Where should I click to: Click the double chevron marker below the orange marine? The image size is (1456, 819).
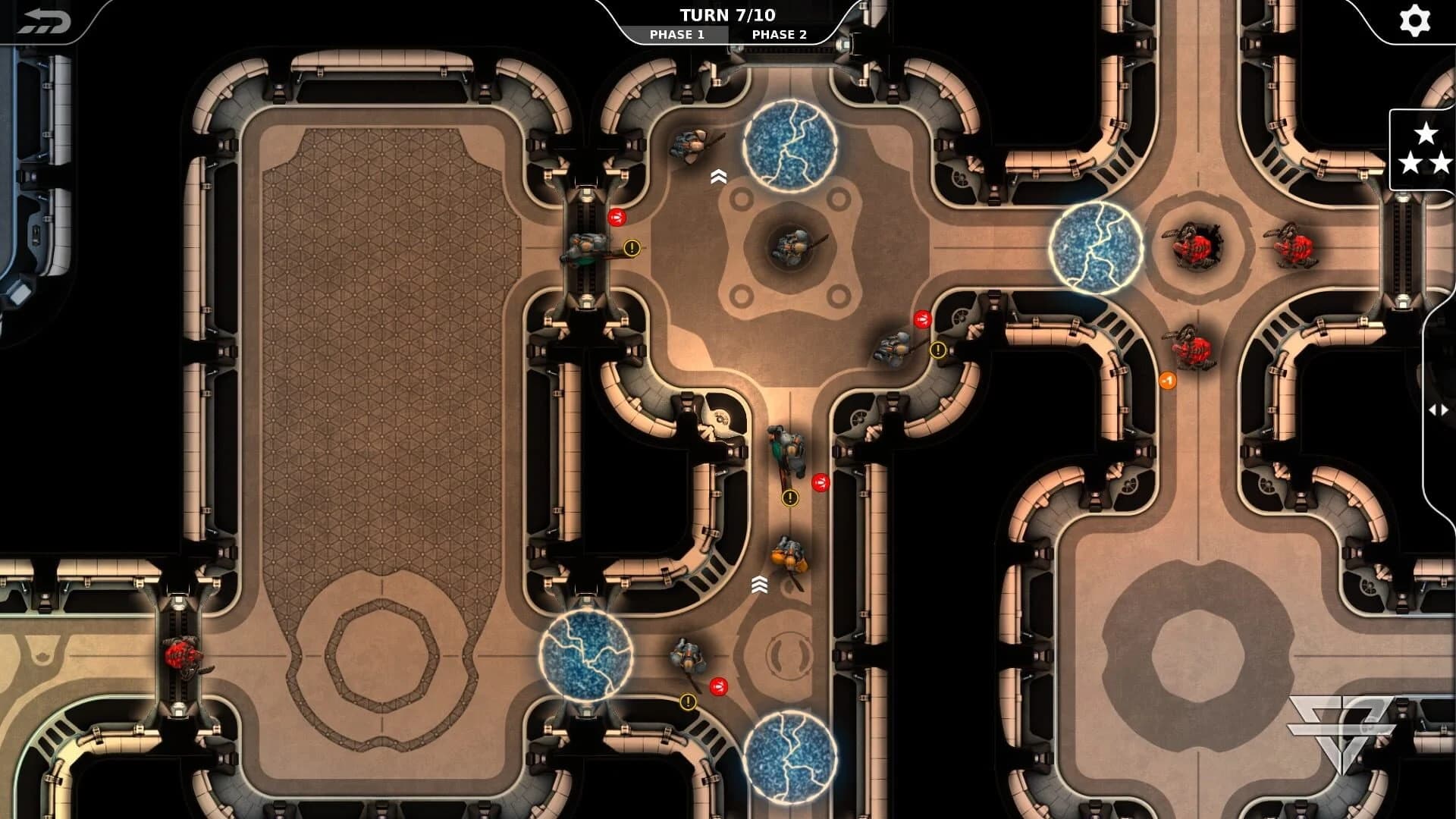(761, 585)
